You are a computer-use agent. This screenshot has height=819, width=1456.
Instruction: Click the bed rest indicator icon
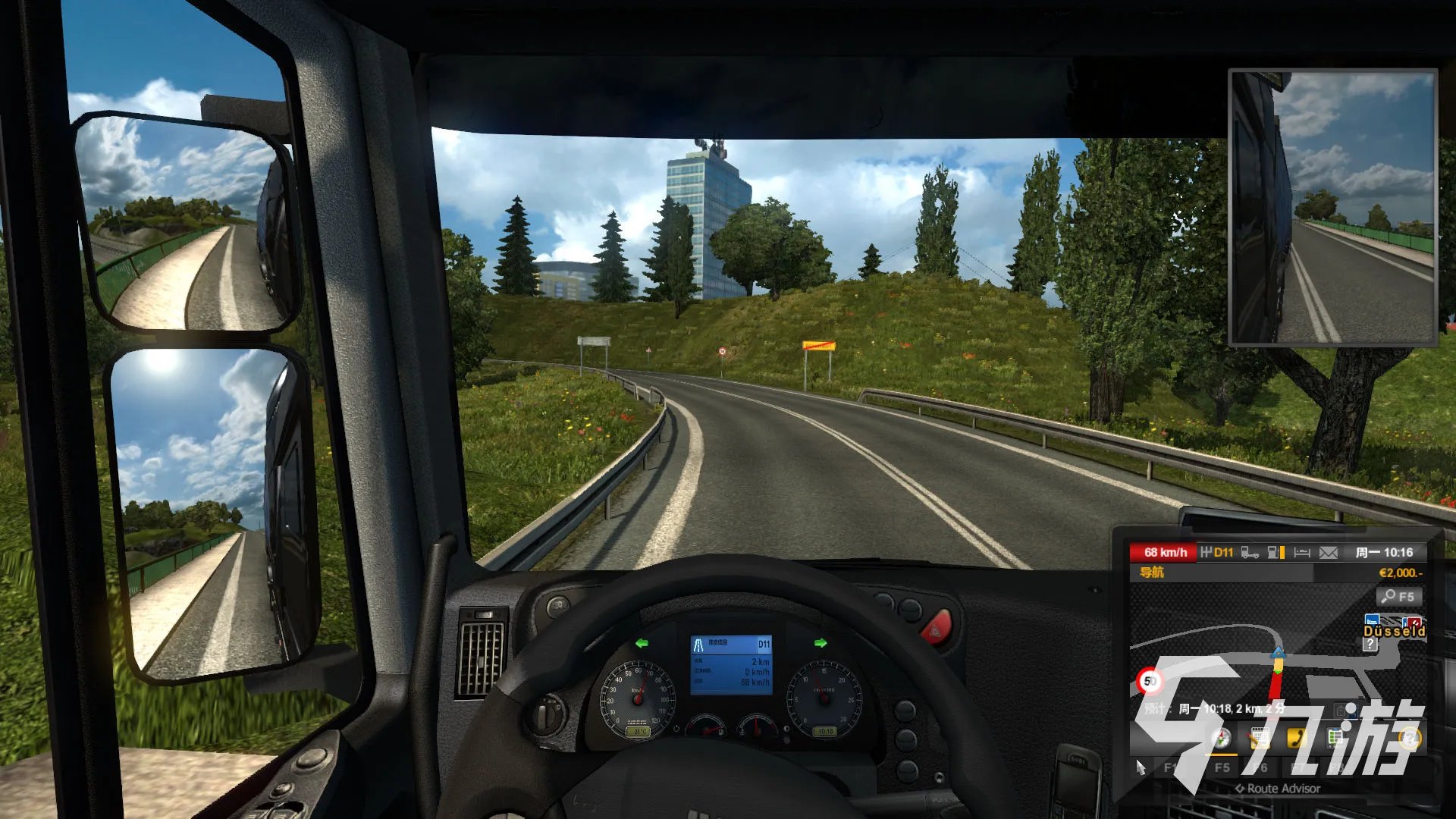click(1302, 553)
